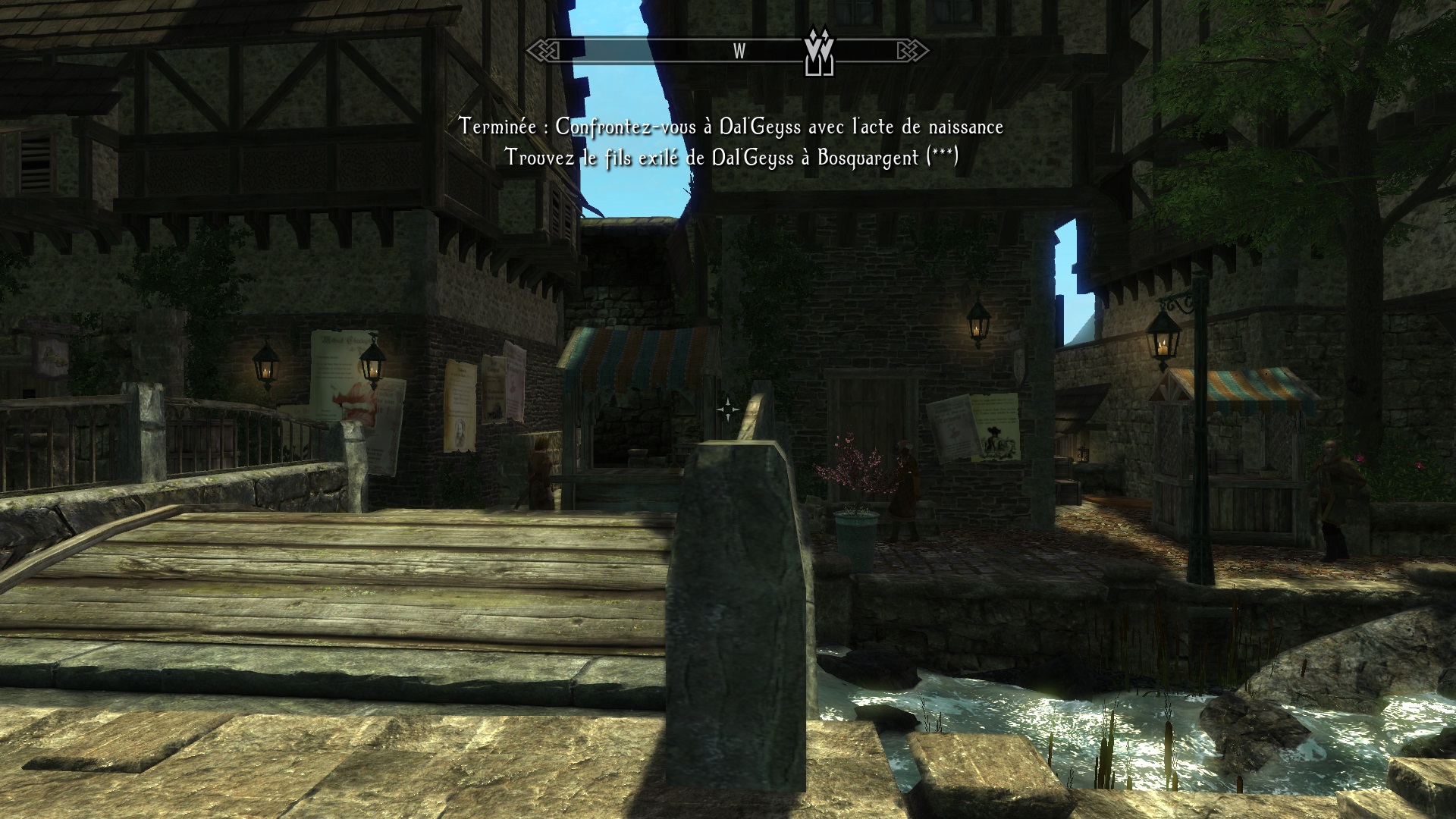
Task: Select the compass bar showing W
Action: pyautogui.click(x=726, y=51)
